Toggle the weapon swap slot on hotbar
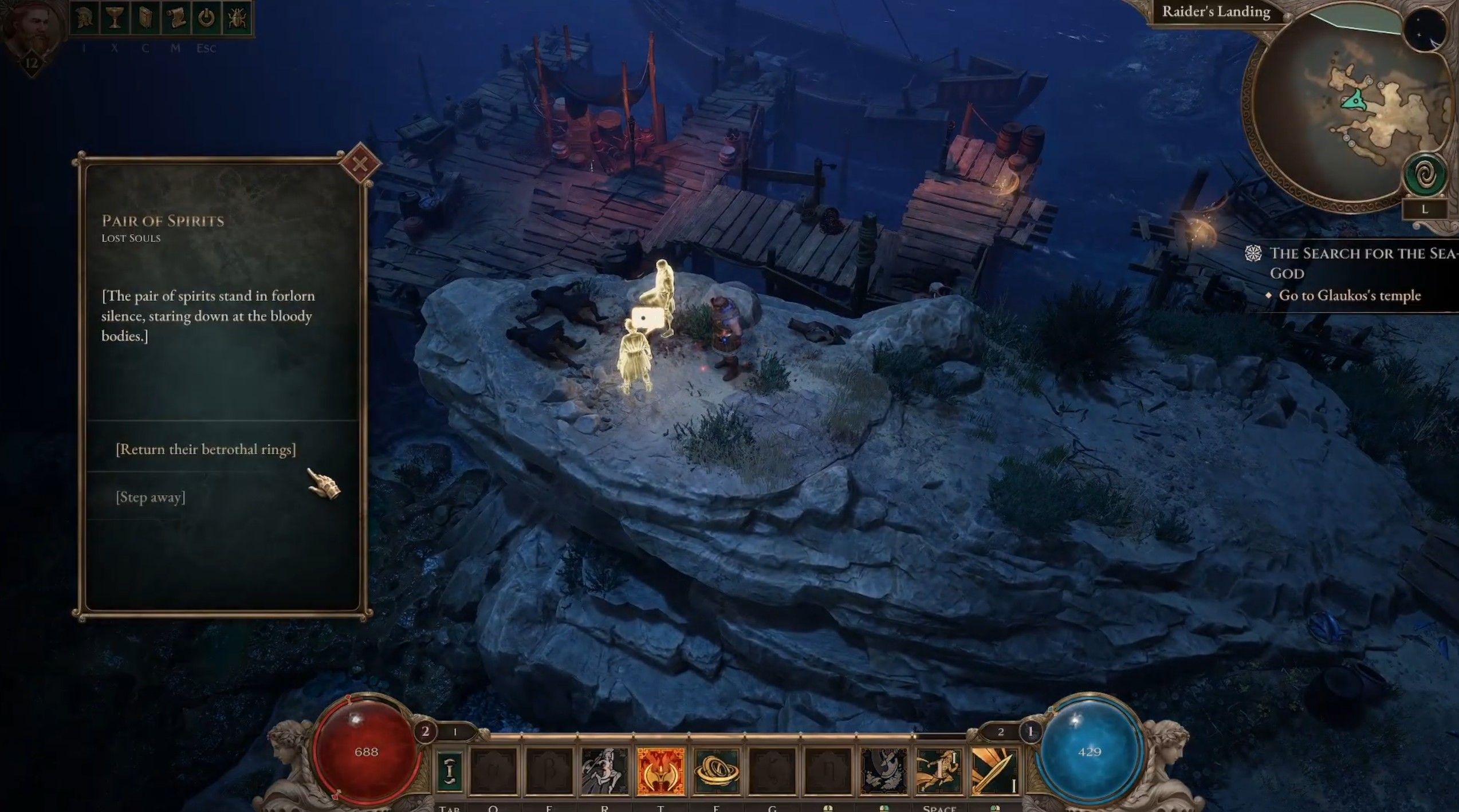Viewport: 1459px width, 812px height. click(x=450, y=771)
